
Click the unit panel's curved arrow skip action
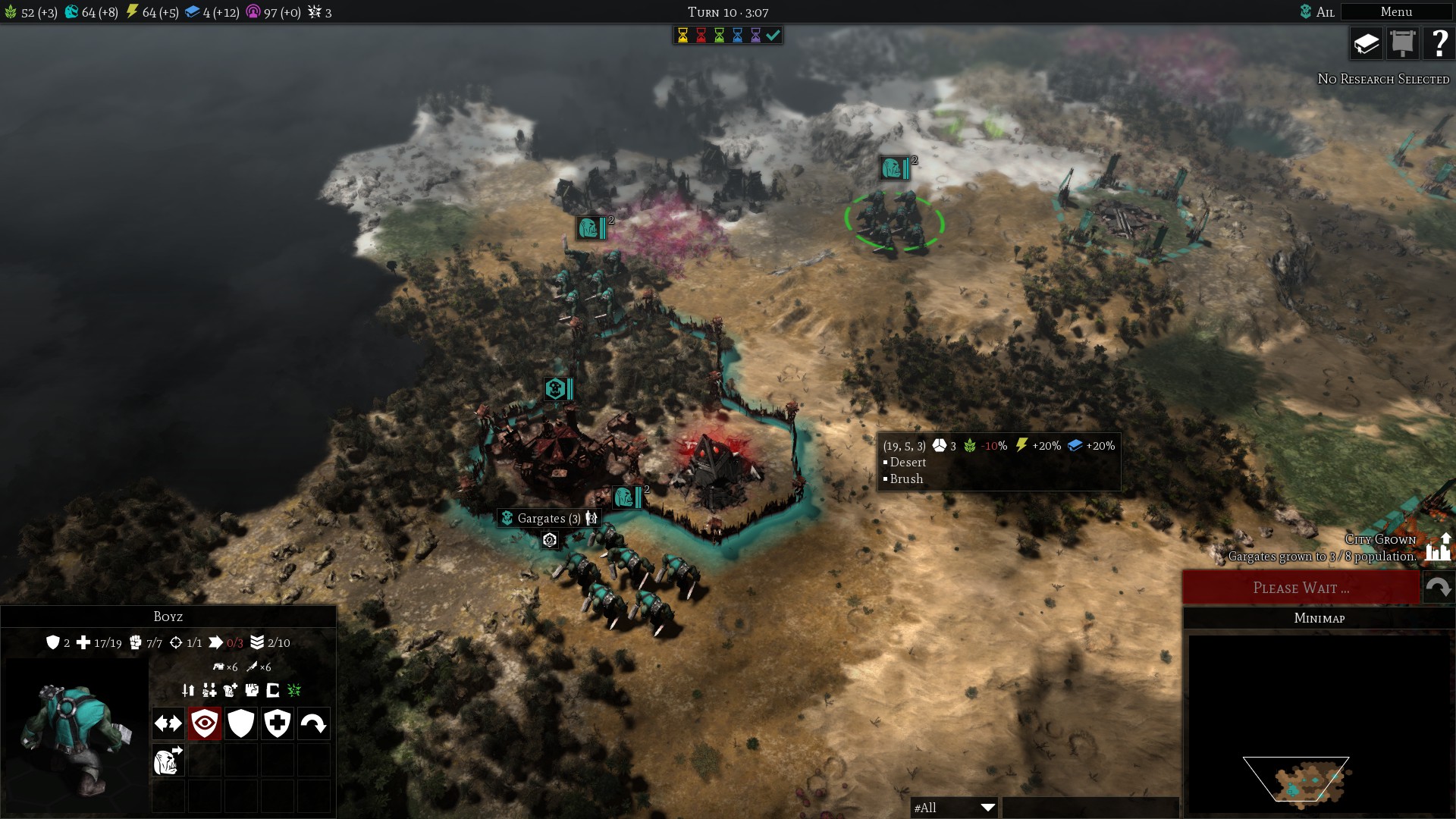(x=314, y=723)
